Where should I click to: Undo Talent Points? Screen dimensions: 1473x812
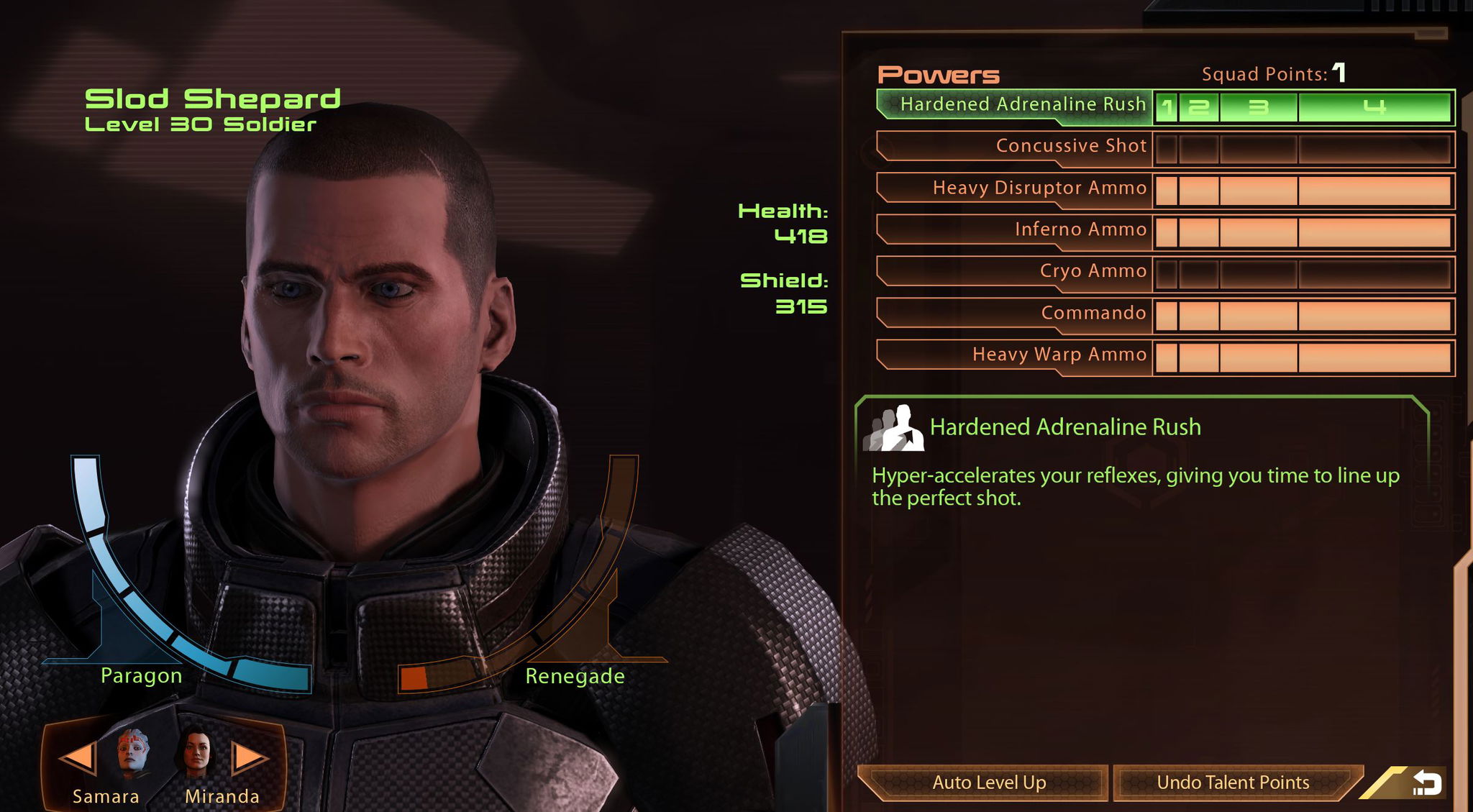[x=1232, y=783]
